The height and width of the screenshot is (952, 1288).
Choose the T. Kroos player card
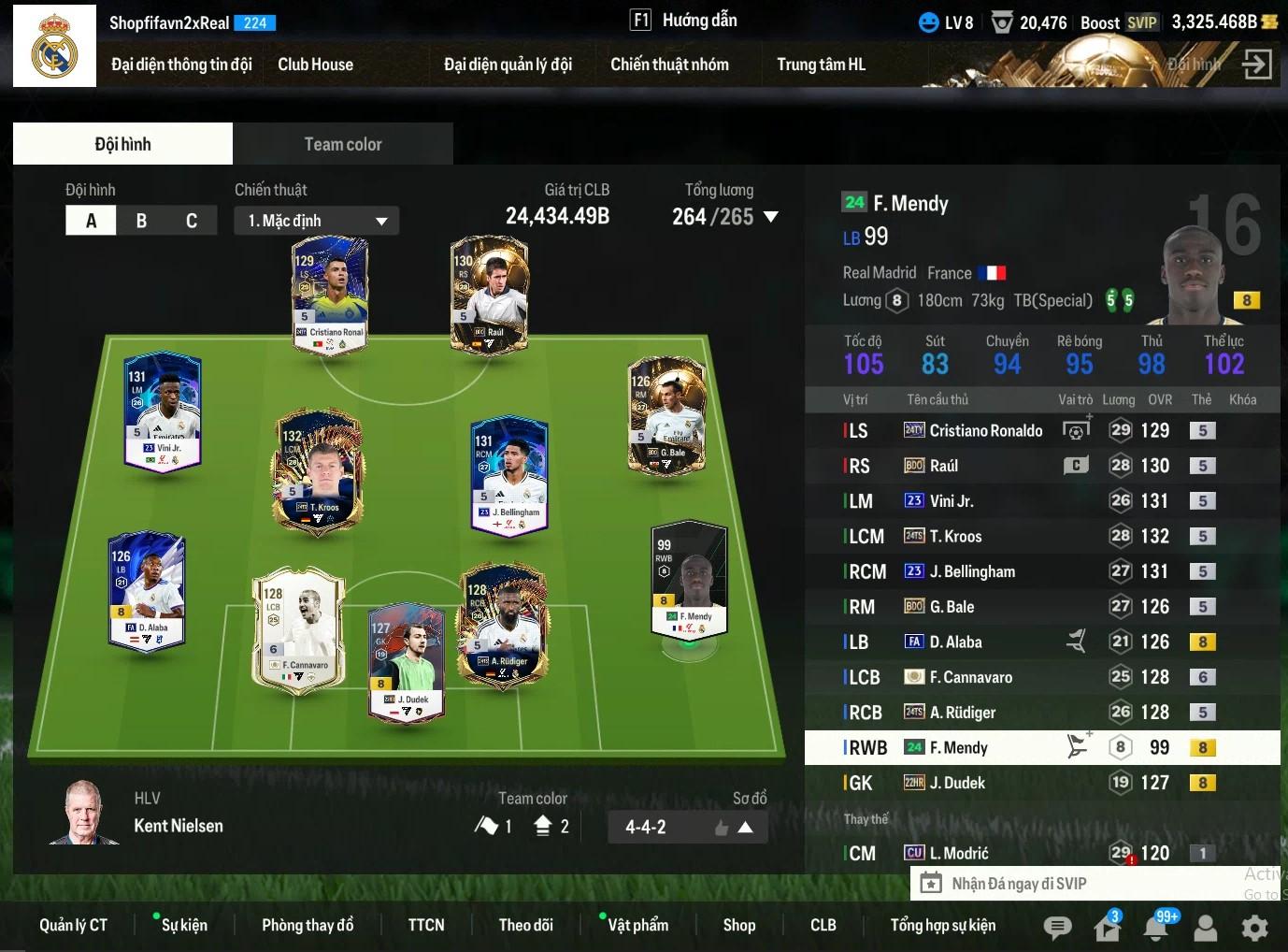coord(319,469)
